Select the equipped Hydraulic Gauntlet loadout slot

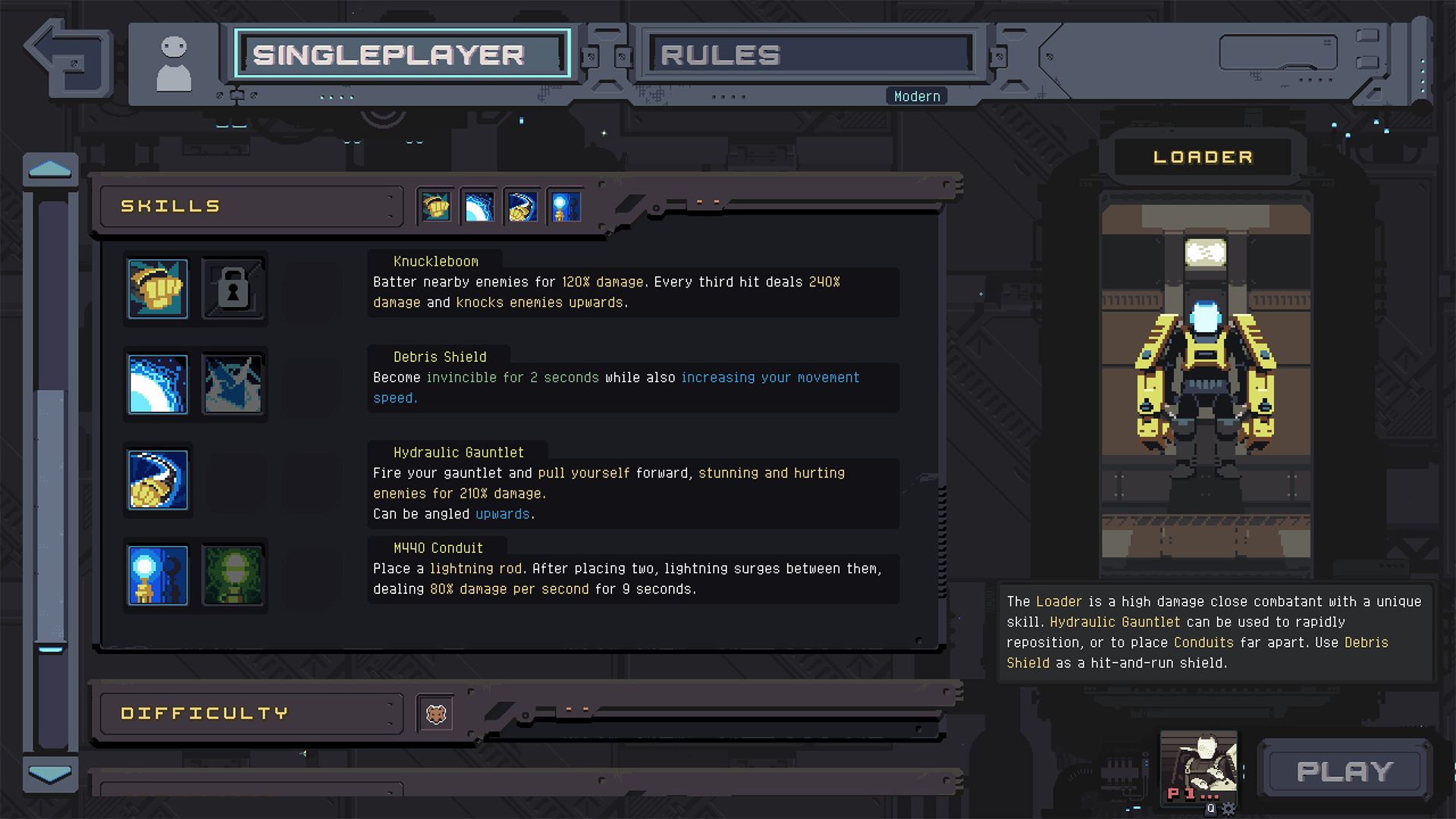pos(523,206)
